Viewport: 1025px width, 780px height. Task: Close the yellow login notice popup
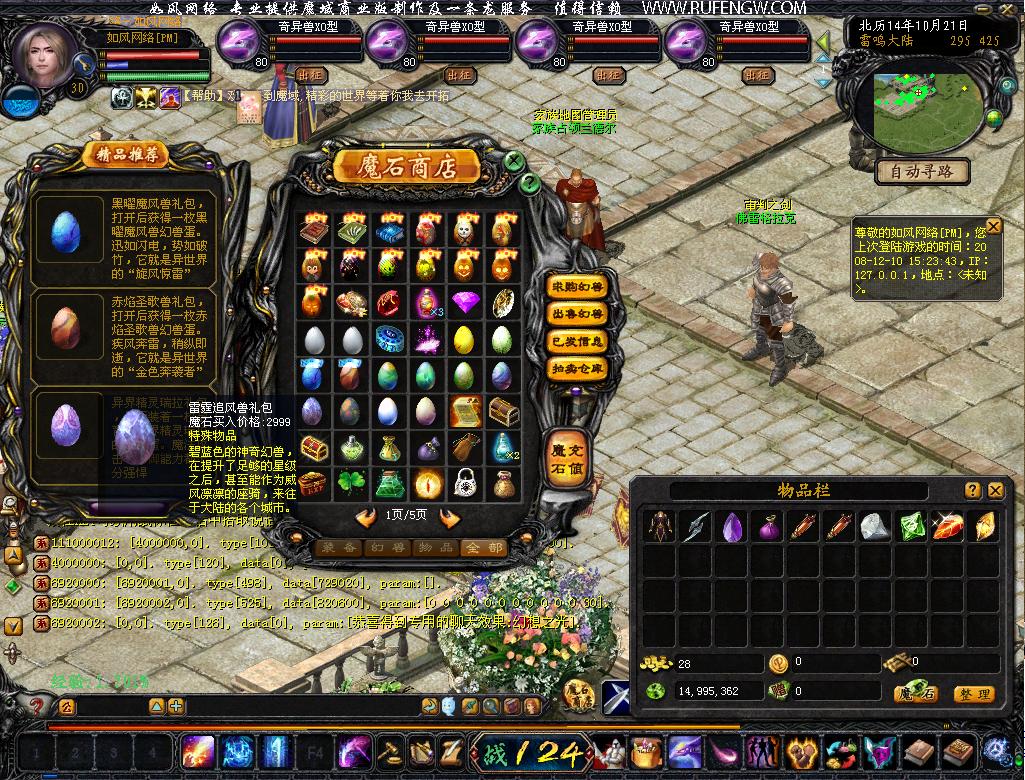(x=993, y=226)
